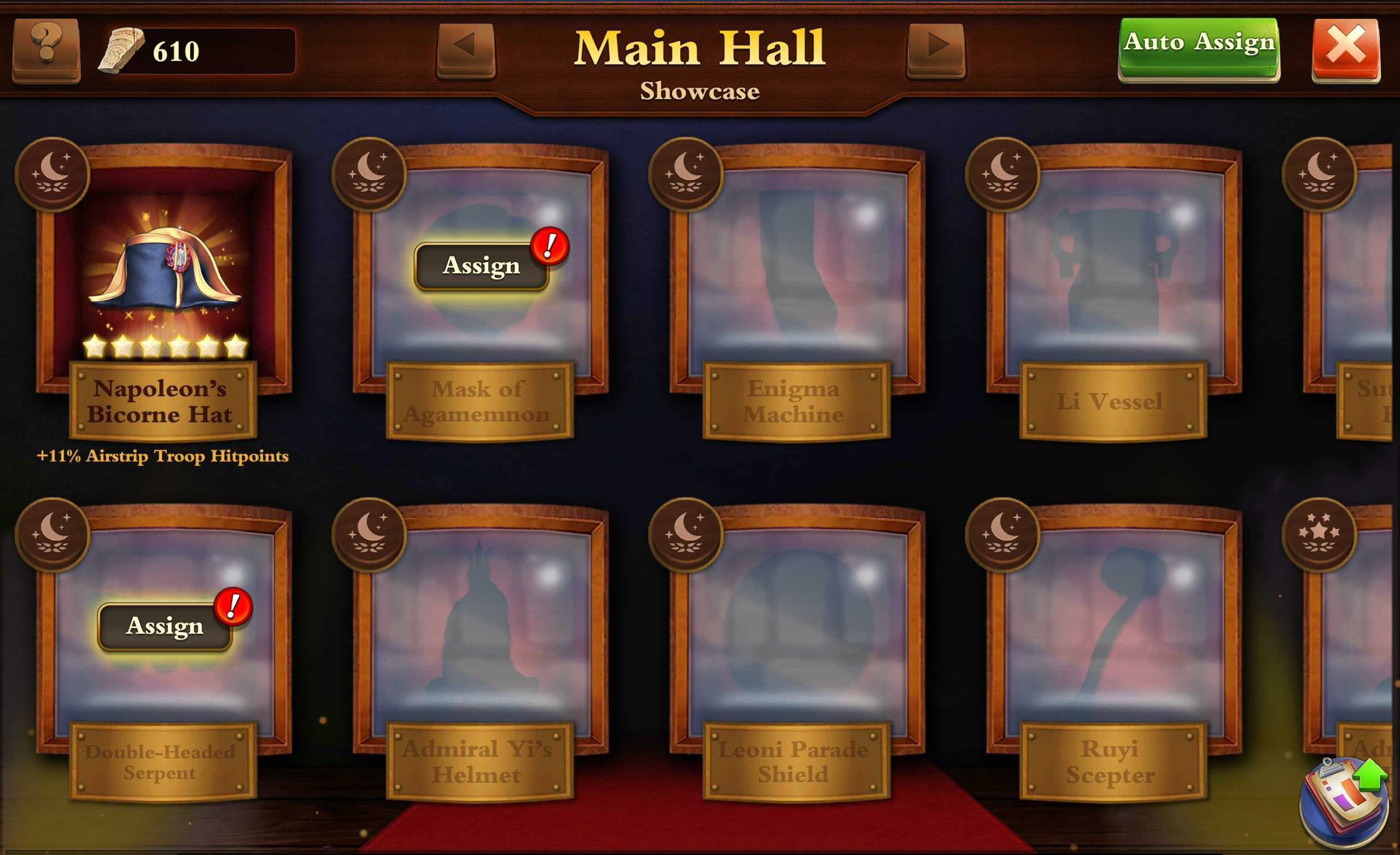Open the question mark help button
The width and height of the screenshot is (1400, 855).
[46, 49]
